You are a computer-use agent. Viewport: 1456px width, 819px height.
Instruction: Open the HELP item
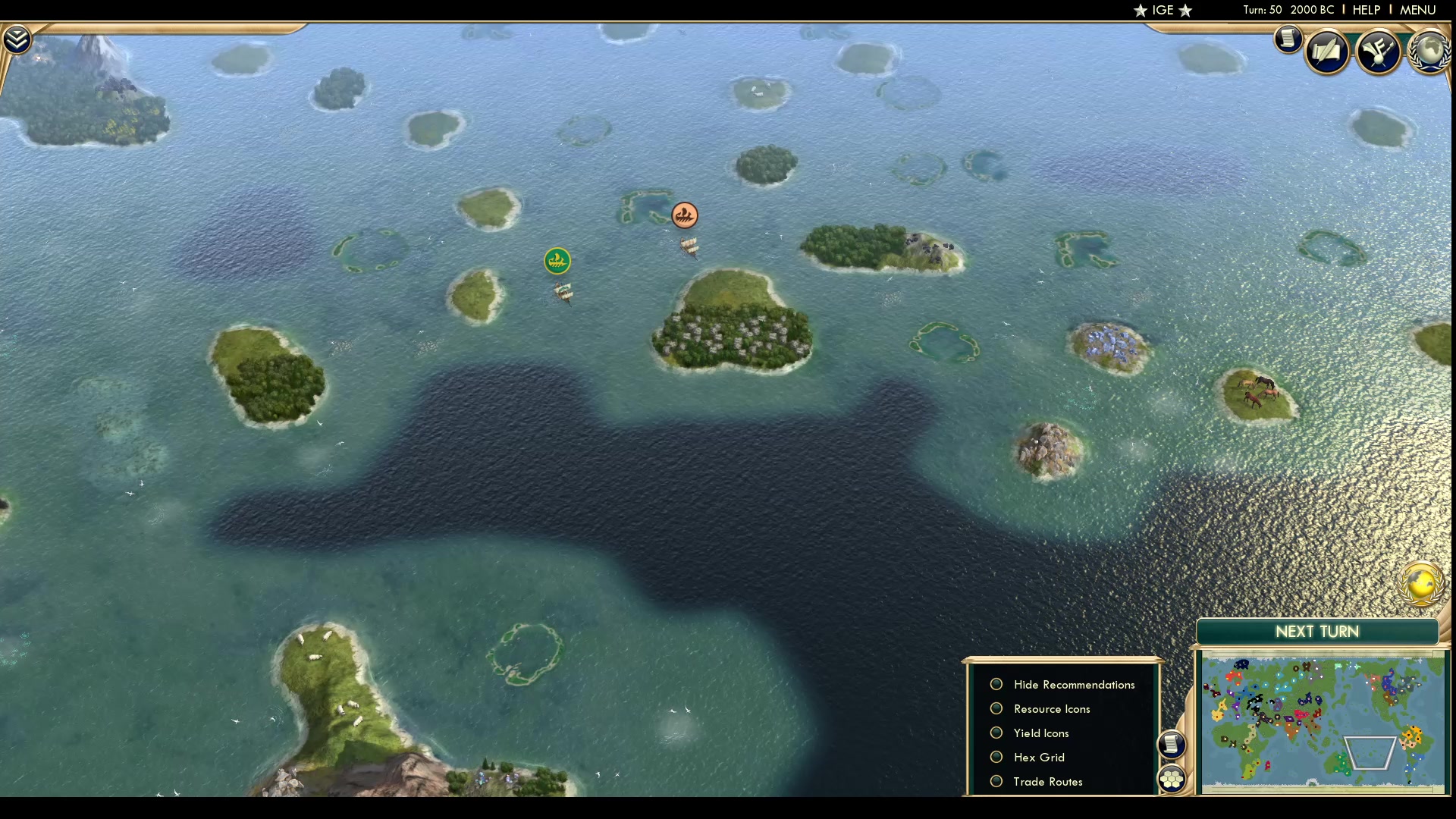[x=1365, y=10]
